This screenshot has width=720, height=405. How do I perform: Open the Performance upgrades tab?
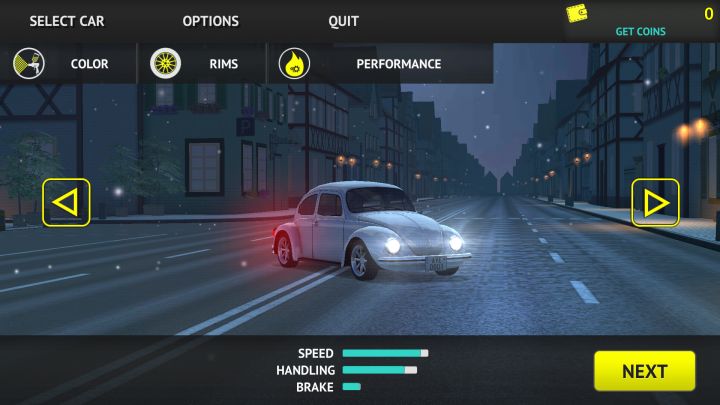click(380, 64)
